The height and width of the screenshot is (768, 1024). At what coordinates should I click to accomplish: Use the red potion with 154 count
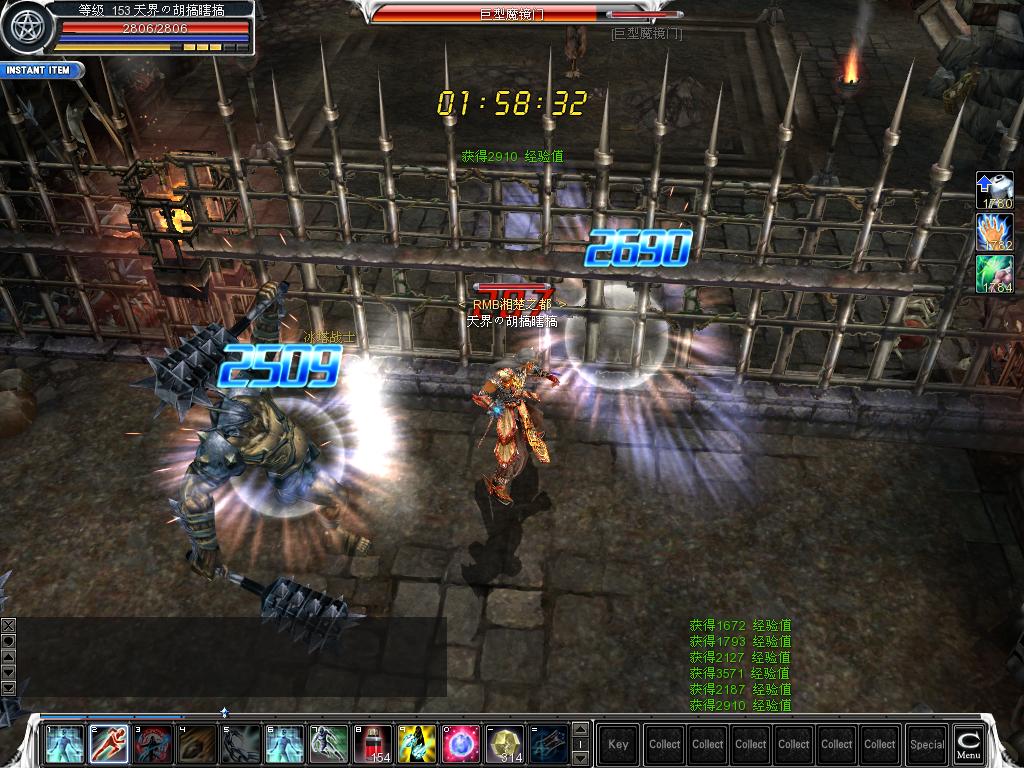[373, 744]
